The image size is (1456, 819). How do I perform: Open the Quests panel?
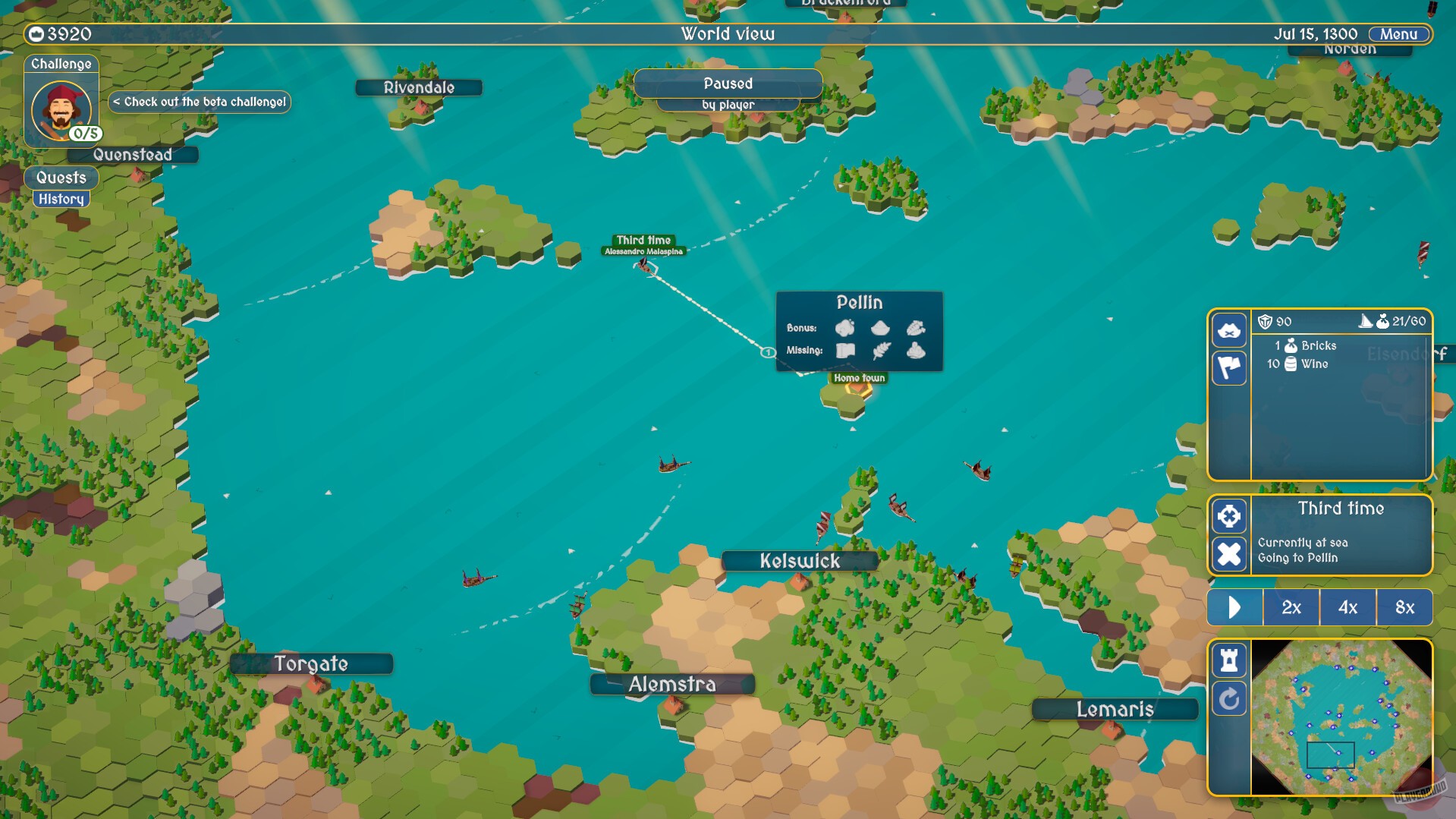click(61, 178)
